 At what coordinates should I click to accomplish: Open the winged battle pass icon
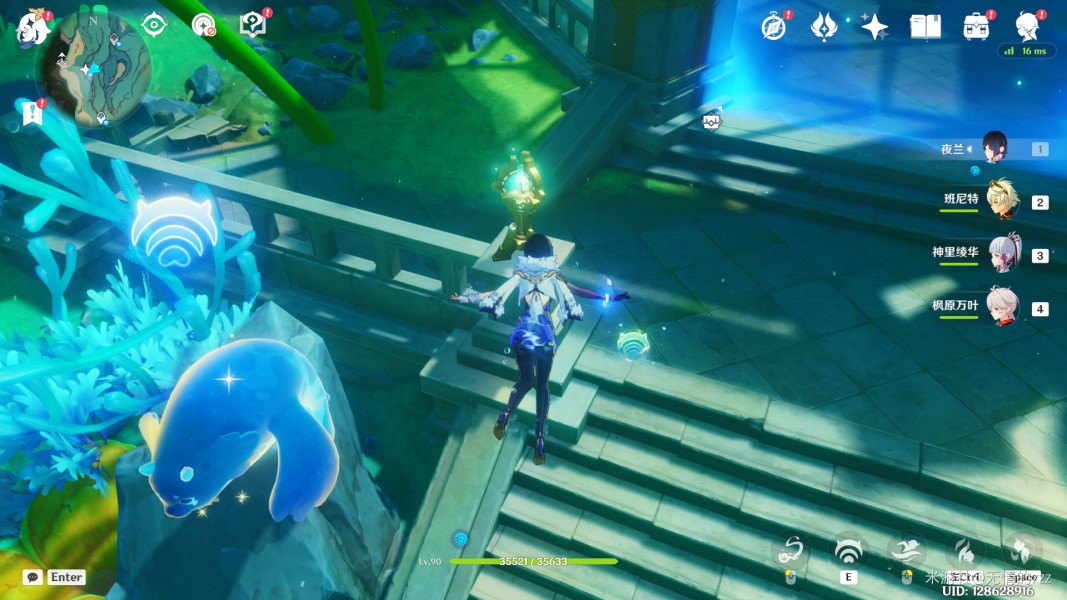pyautogui.click(x=824, y=26)
